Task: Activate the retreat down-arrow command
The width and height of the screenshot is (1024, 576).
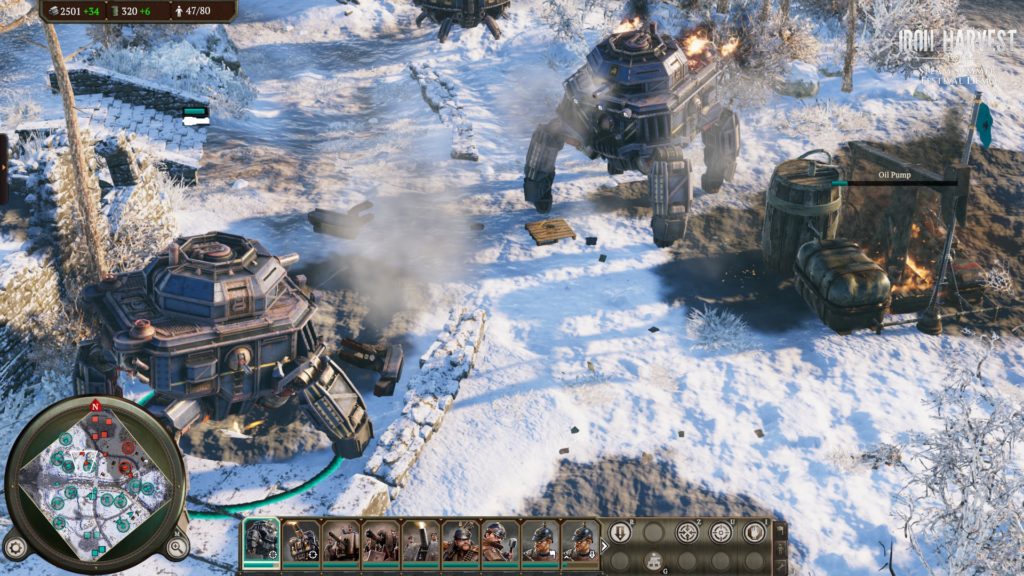Action: (x=620, y=532)
